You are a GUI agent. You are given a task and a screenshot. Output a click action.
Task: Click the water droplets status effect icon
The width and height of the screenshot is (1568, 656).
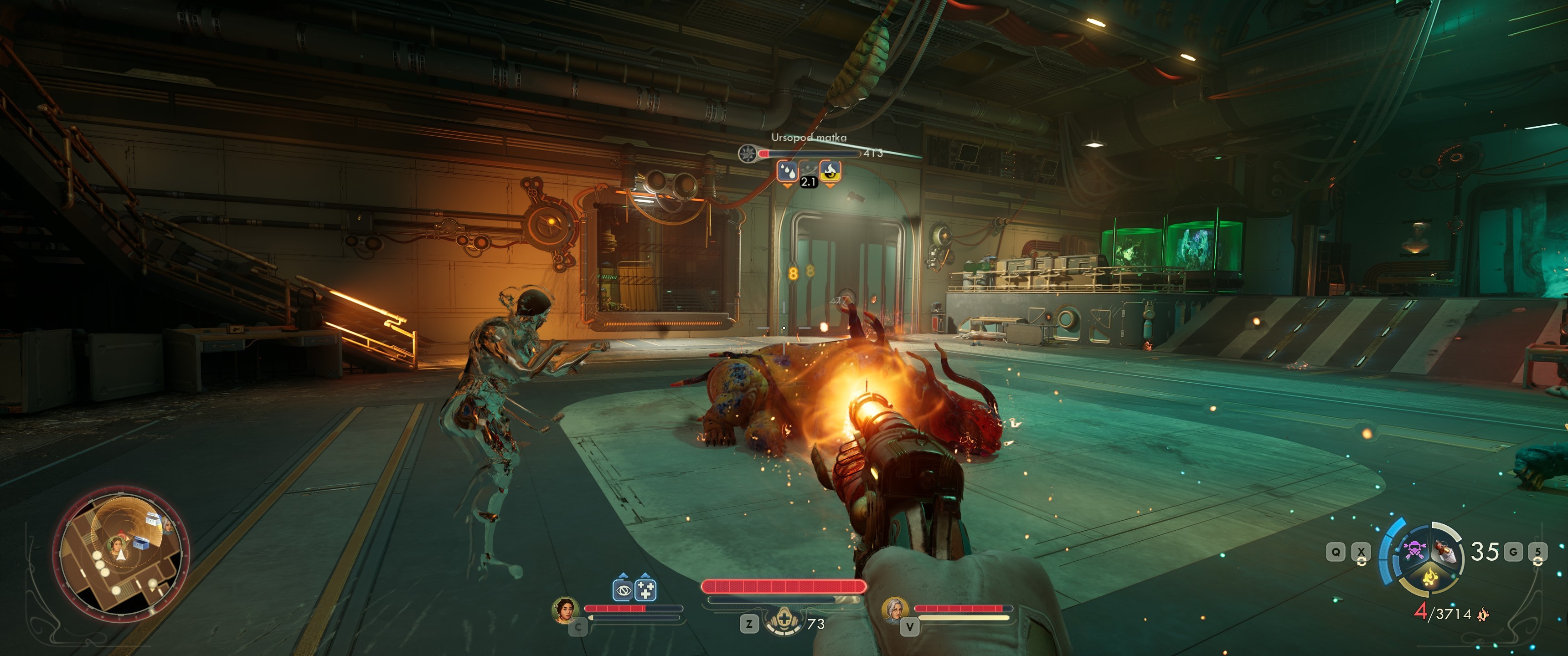(x=787, y=171)
